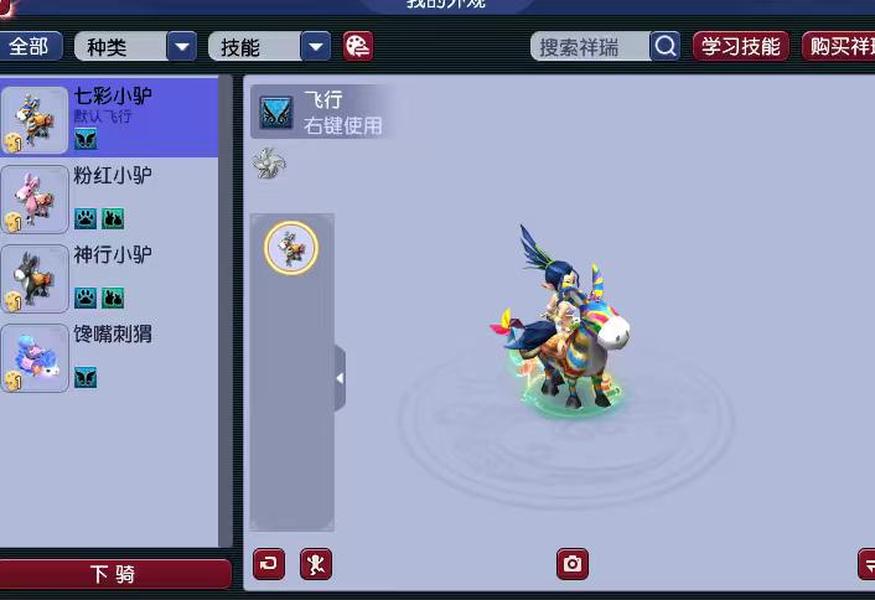Pick the 神行小驴 mount entry
Image resolution: width=875 pixels, height=600 pixels.
point(110,277)
